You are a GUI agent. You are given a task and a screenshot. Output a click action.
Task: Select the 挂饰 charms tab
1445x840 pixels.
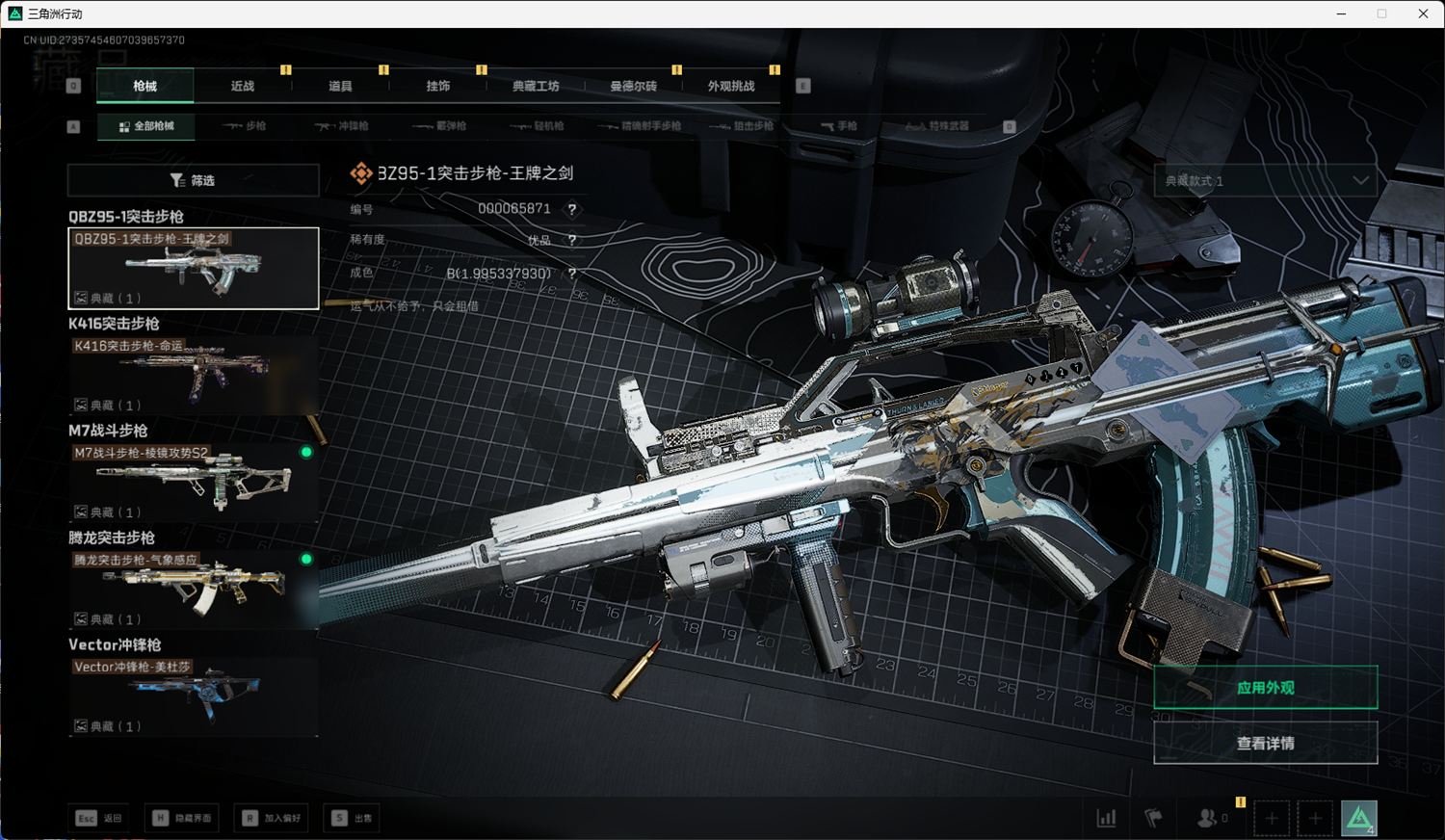pyautogui.click(x=438, y=86)
